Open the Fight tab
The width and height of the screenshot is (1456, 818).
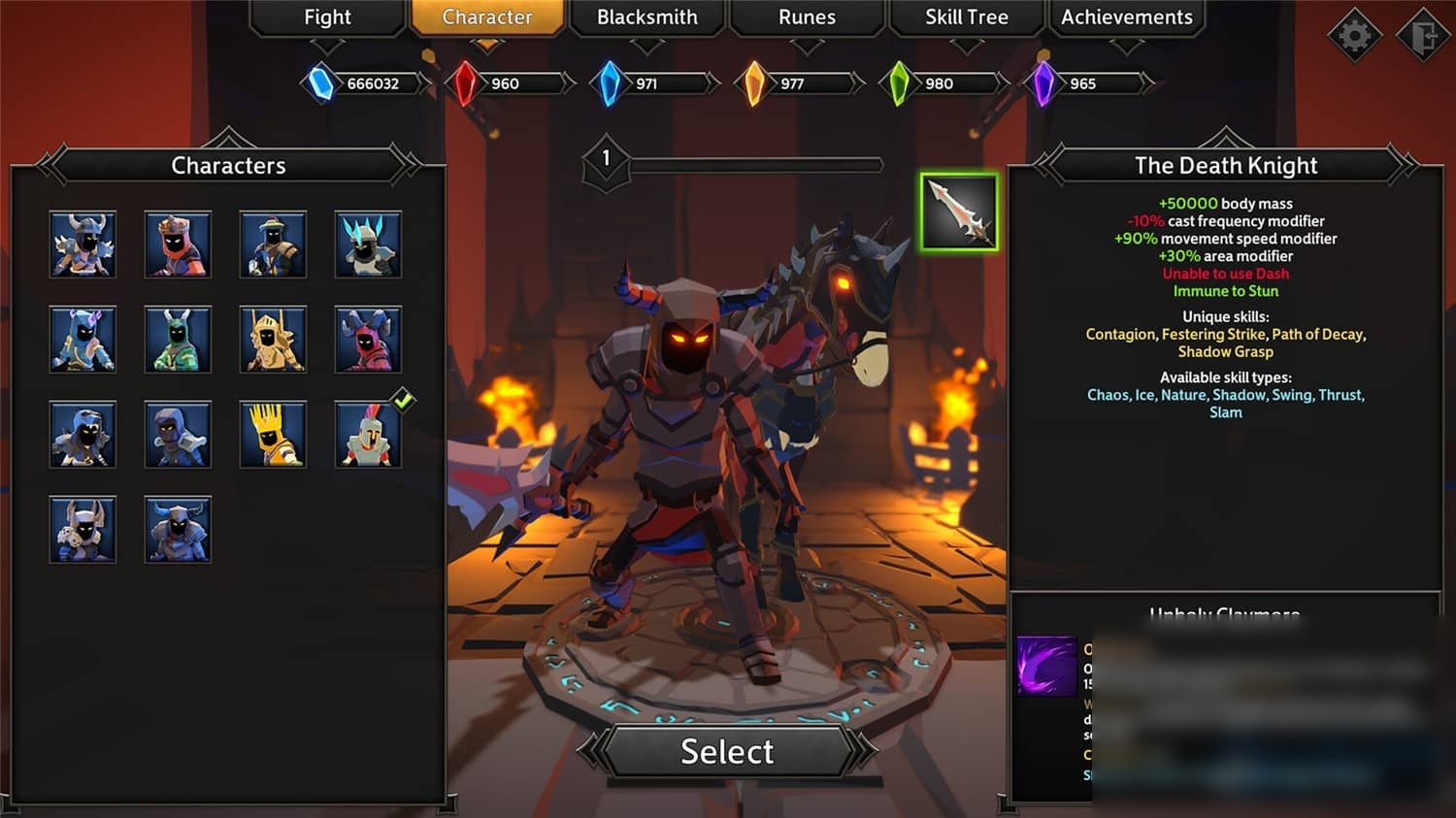327,17
